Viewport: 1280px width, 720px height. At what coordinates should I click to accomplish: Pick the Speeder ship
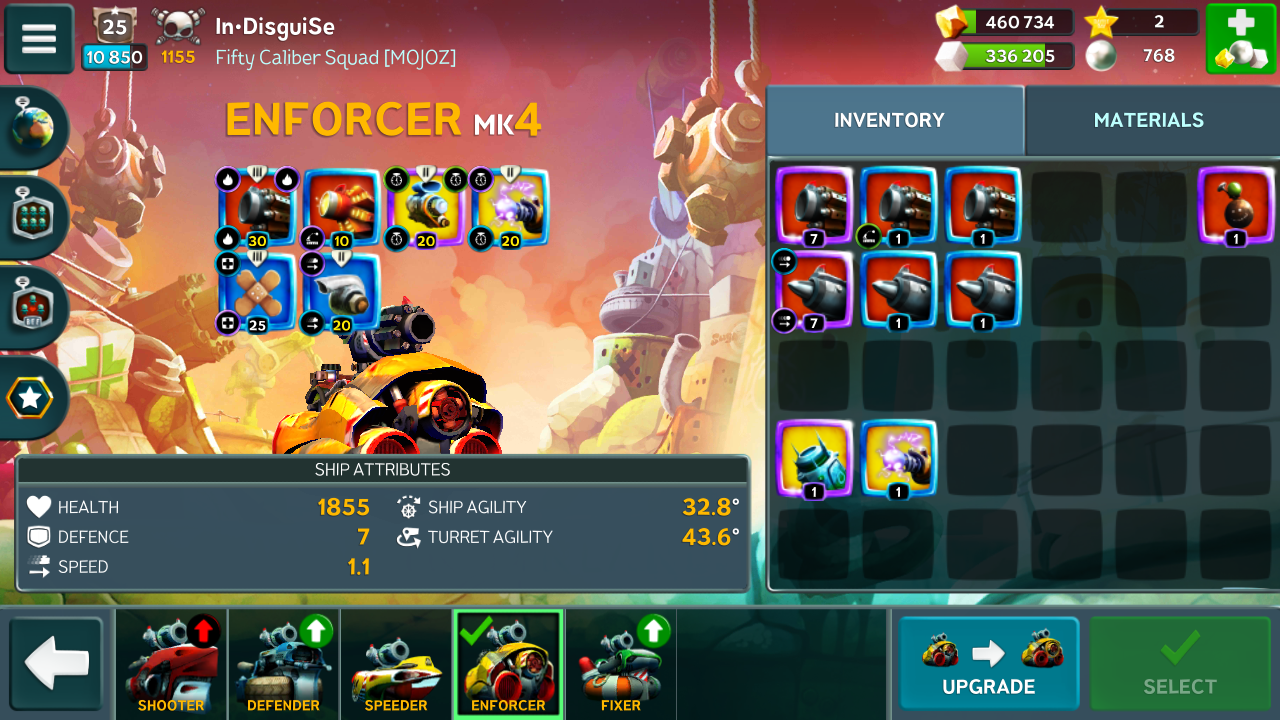(396, 664)
